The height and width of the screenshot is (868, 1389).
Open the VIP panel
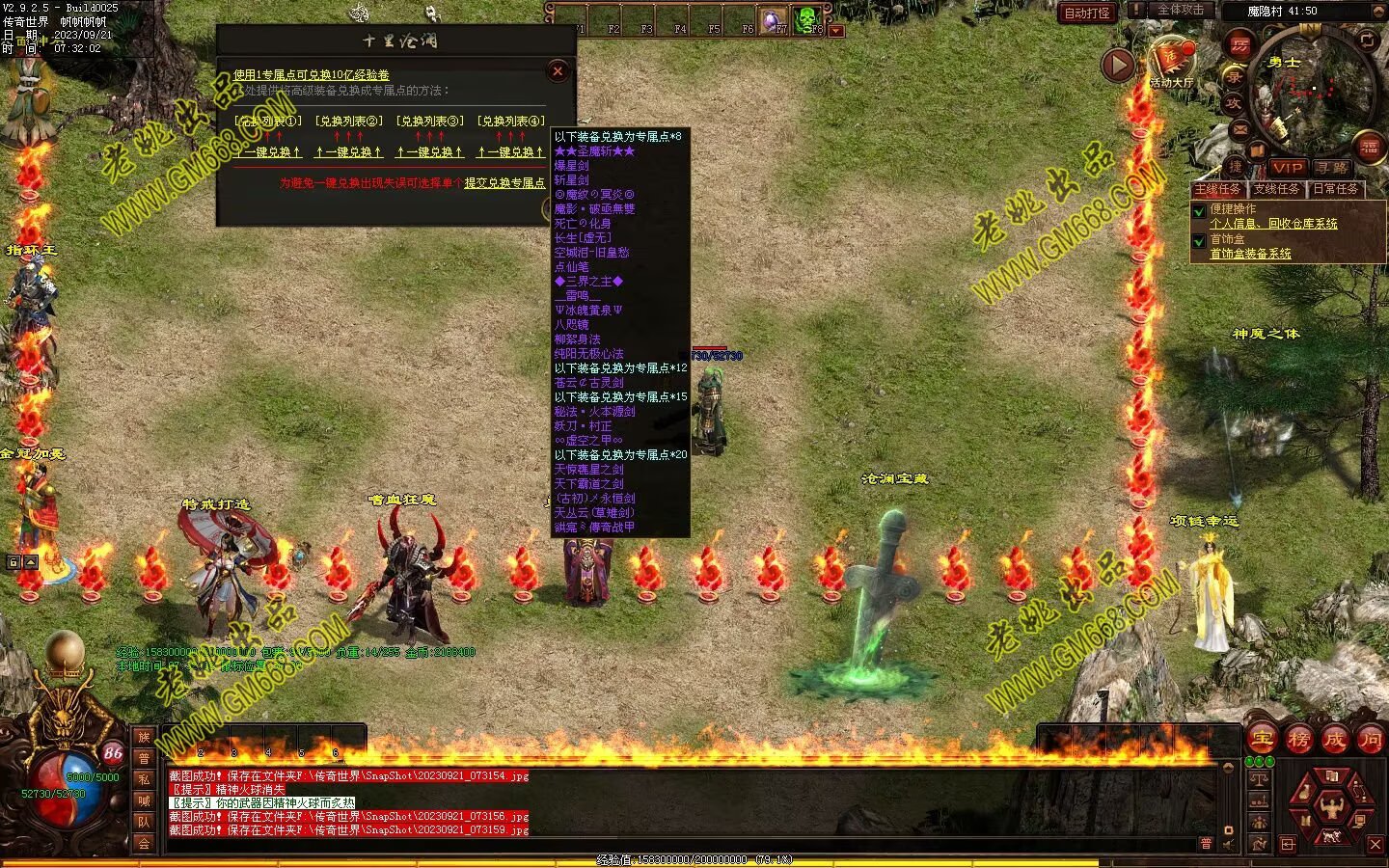click(x=1287, y=168)
